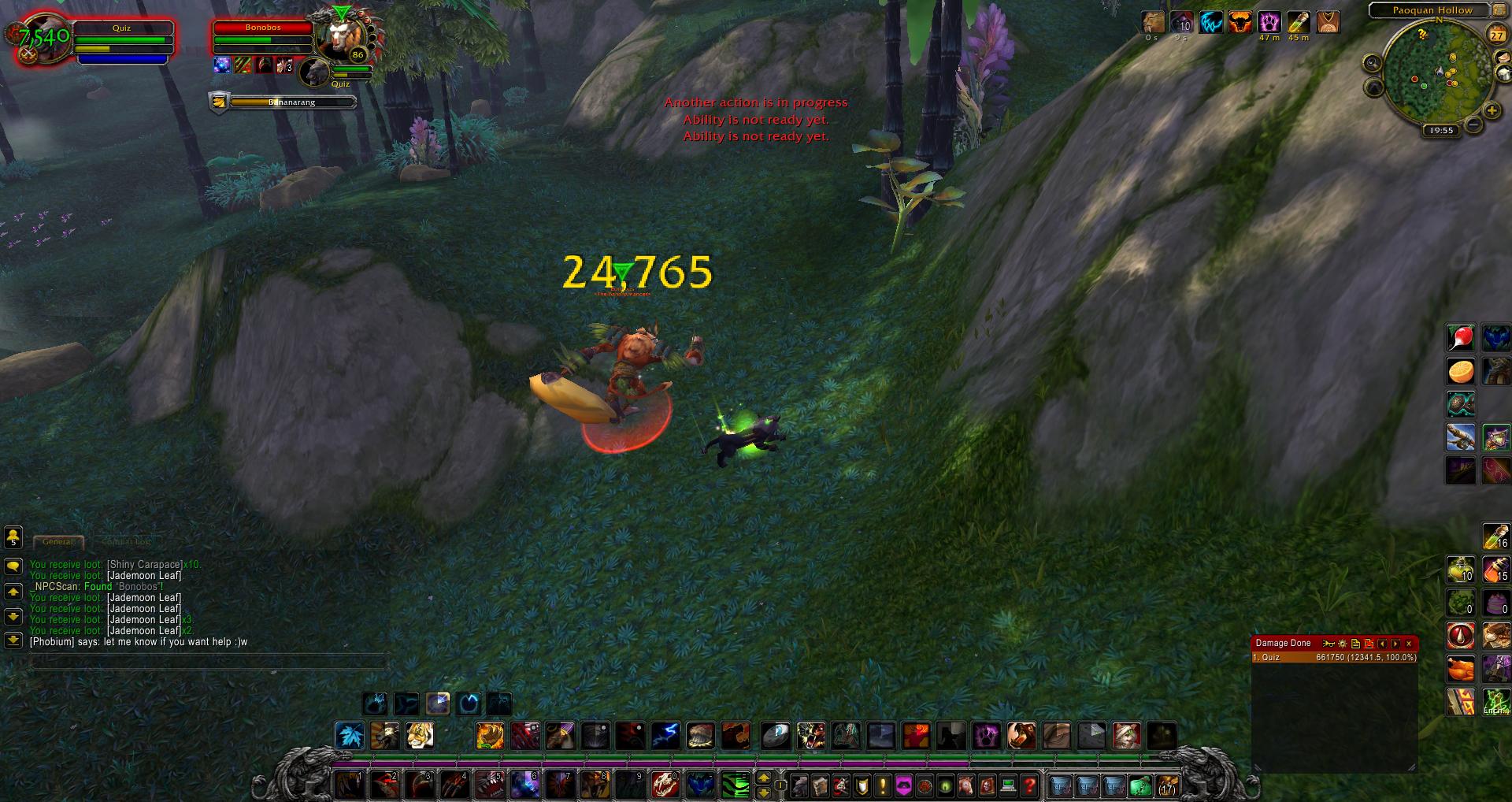Cast the fishing pole ability
The height and width of the screenshot is (802, 1512).
click(1461, 437)
